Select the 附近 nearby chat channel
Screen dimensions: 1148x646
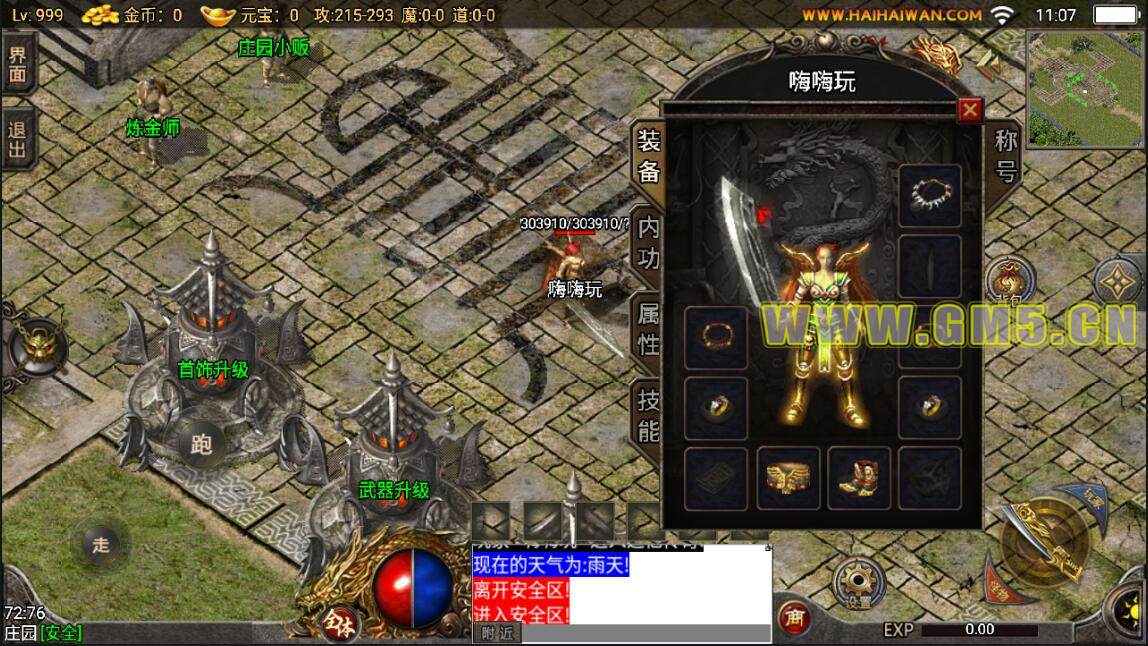coord(496,633)
